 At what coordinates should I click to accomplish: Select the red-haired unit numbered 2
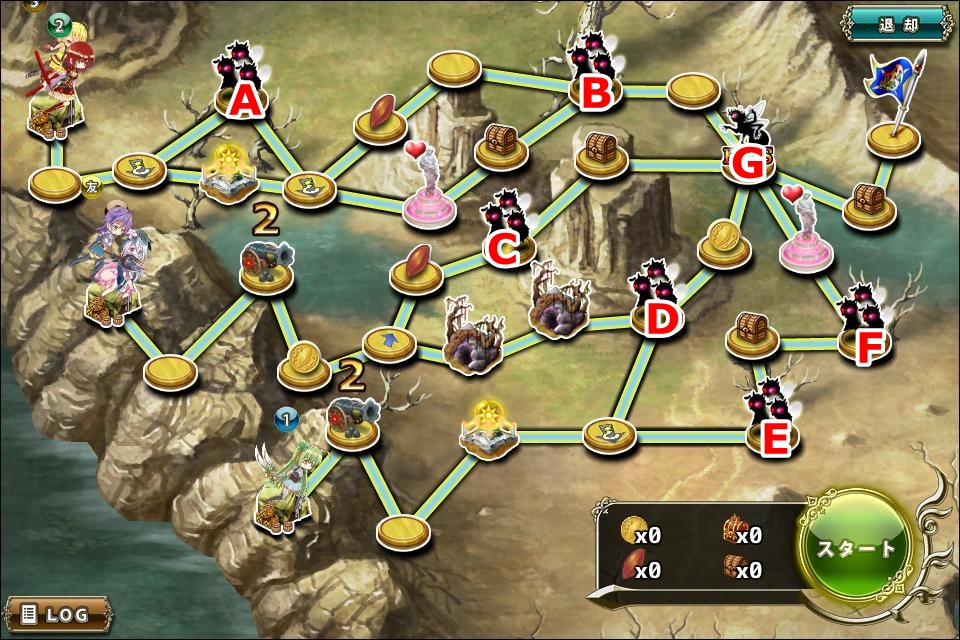(60, 85)
